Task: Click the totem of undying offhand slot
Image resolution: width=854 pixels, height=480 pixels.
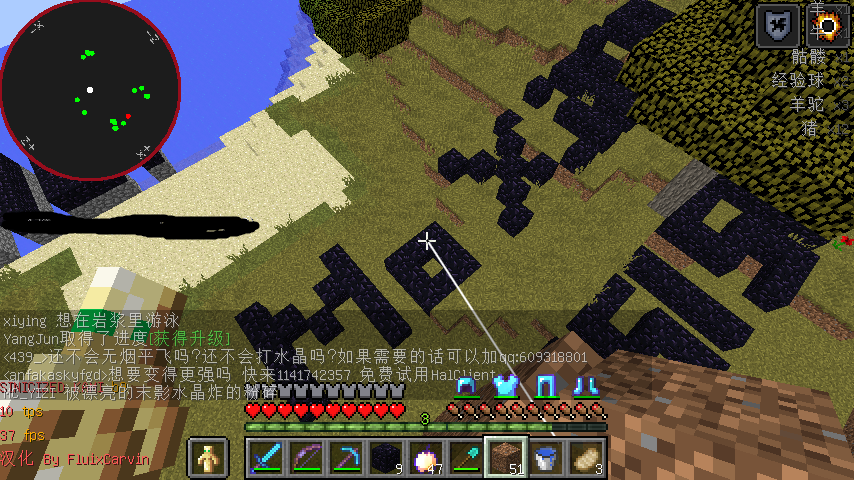Action: coord(209,458)
